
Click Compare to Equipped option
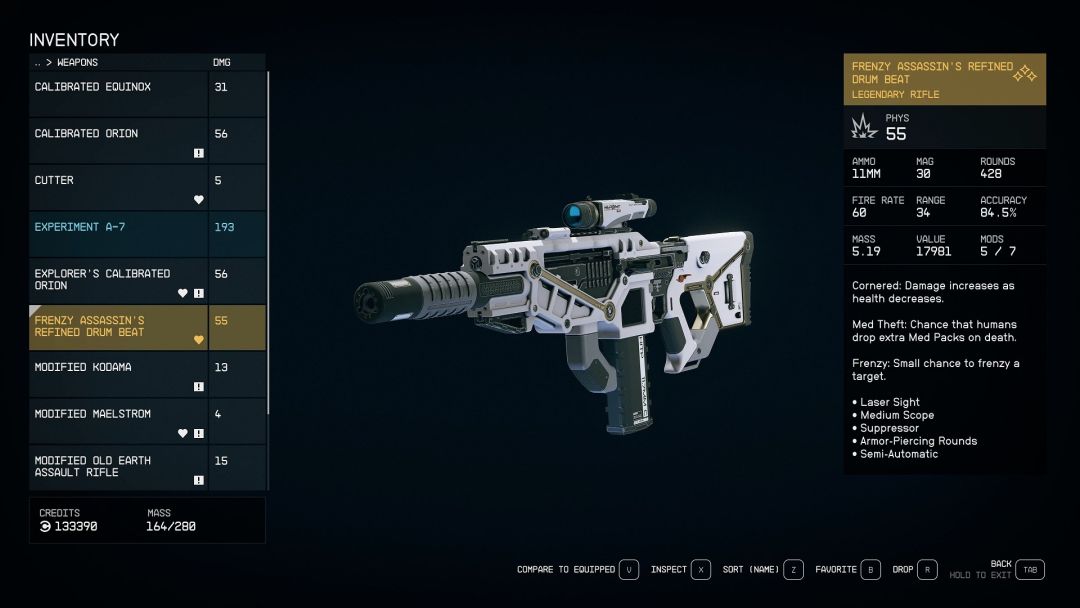577,570
